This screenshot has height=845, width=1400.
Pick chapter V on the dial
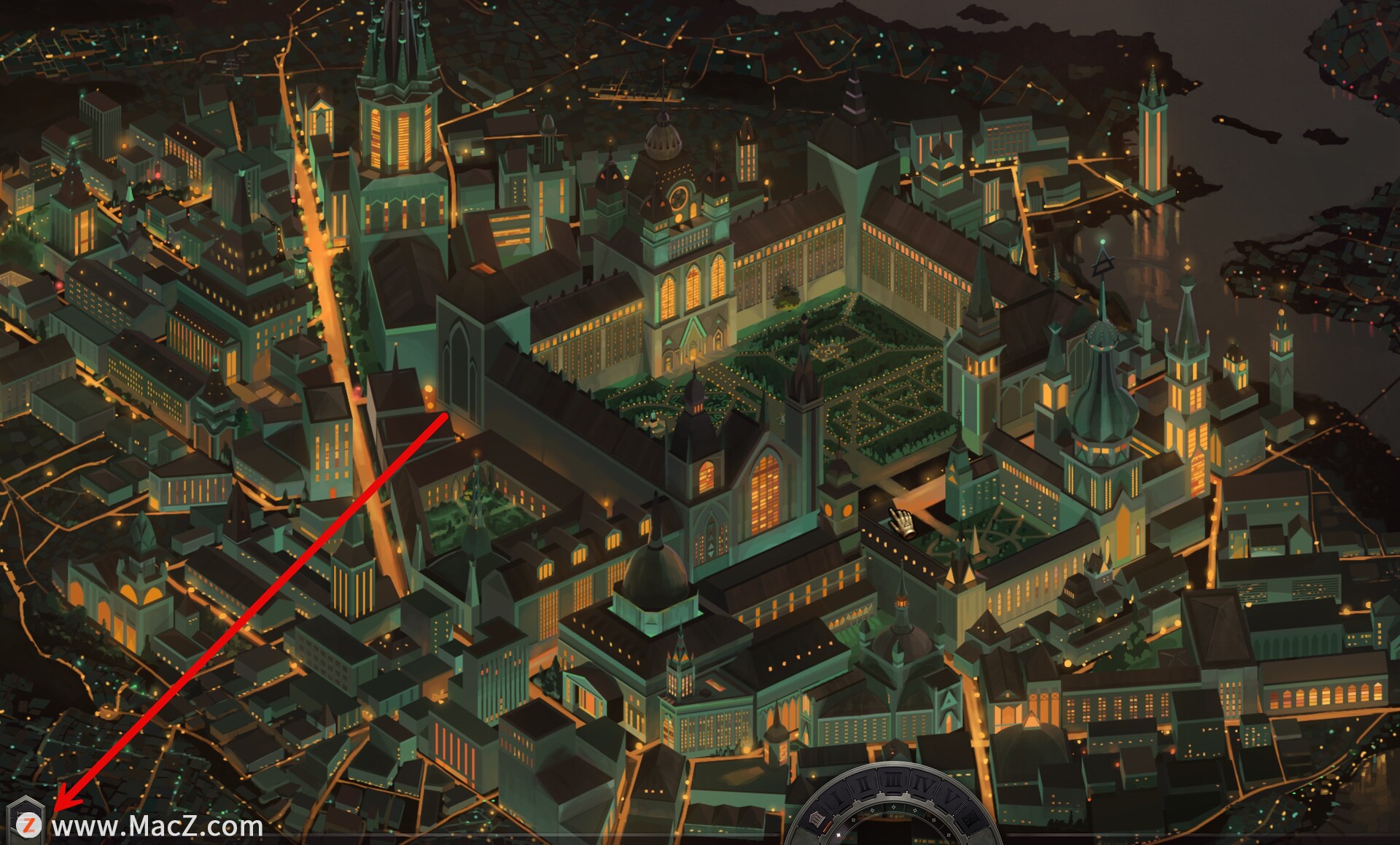948,798
